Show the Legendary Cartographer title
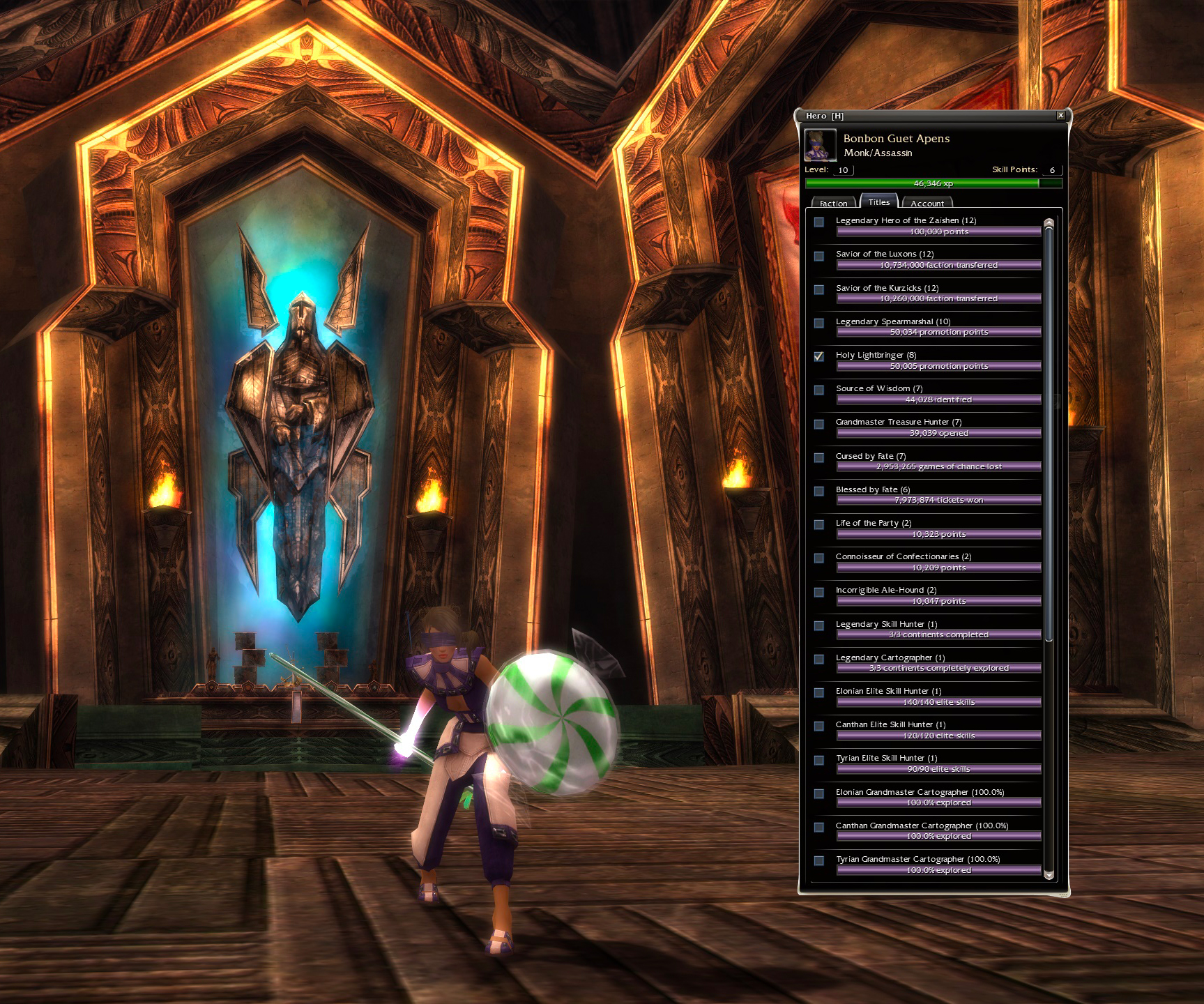Screen dimensions: 1204x1004 coord(819,659)
